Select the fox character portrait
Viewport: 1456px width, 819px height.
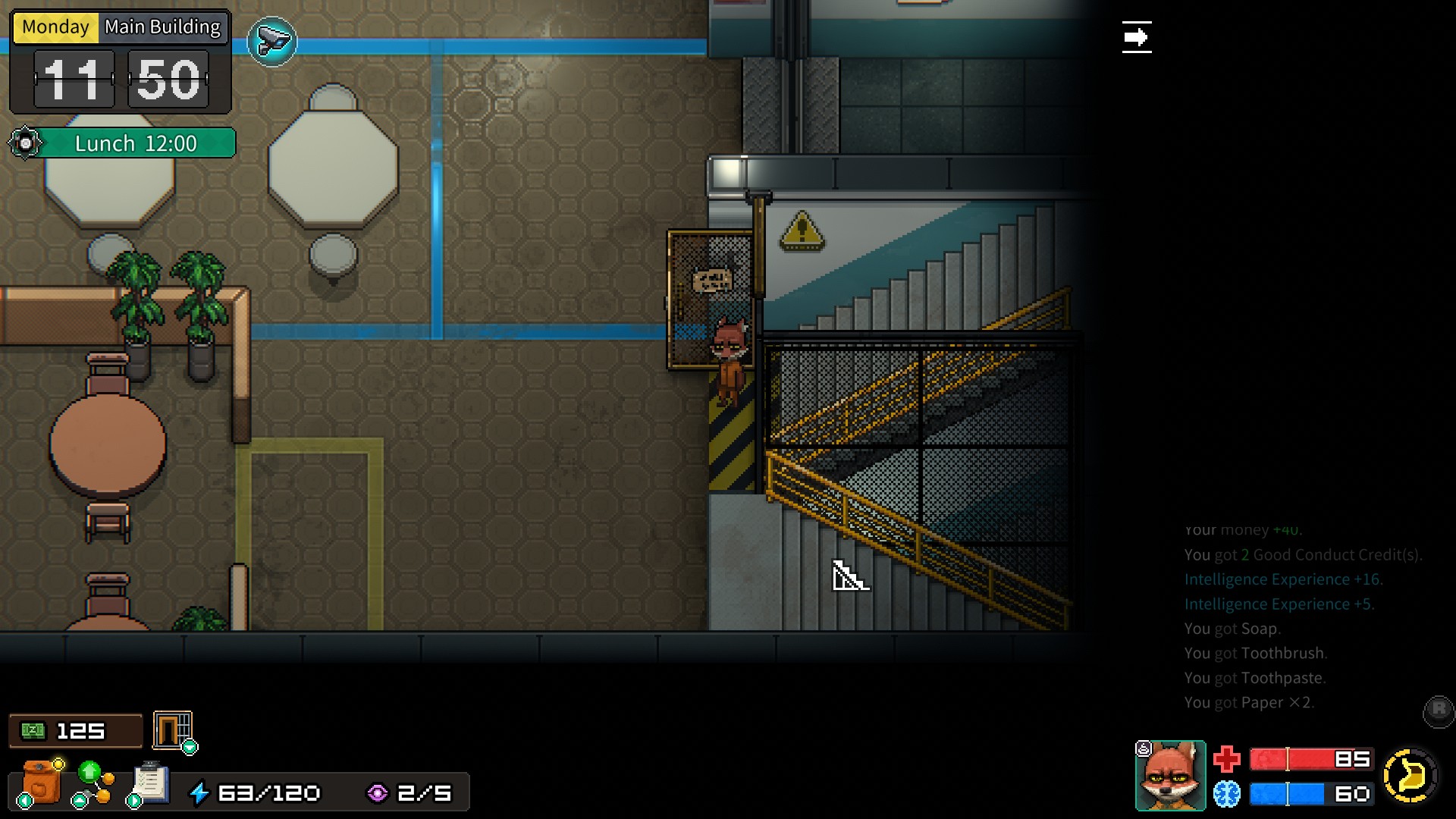1170,776
